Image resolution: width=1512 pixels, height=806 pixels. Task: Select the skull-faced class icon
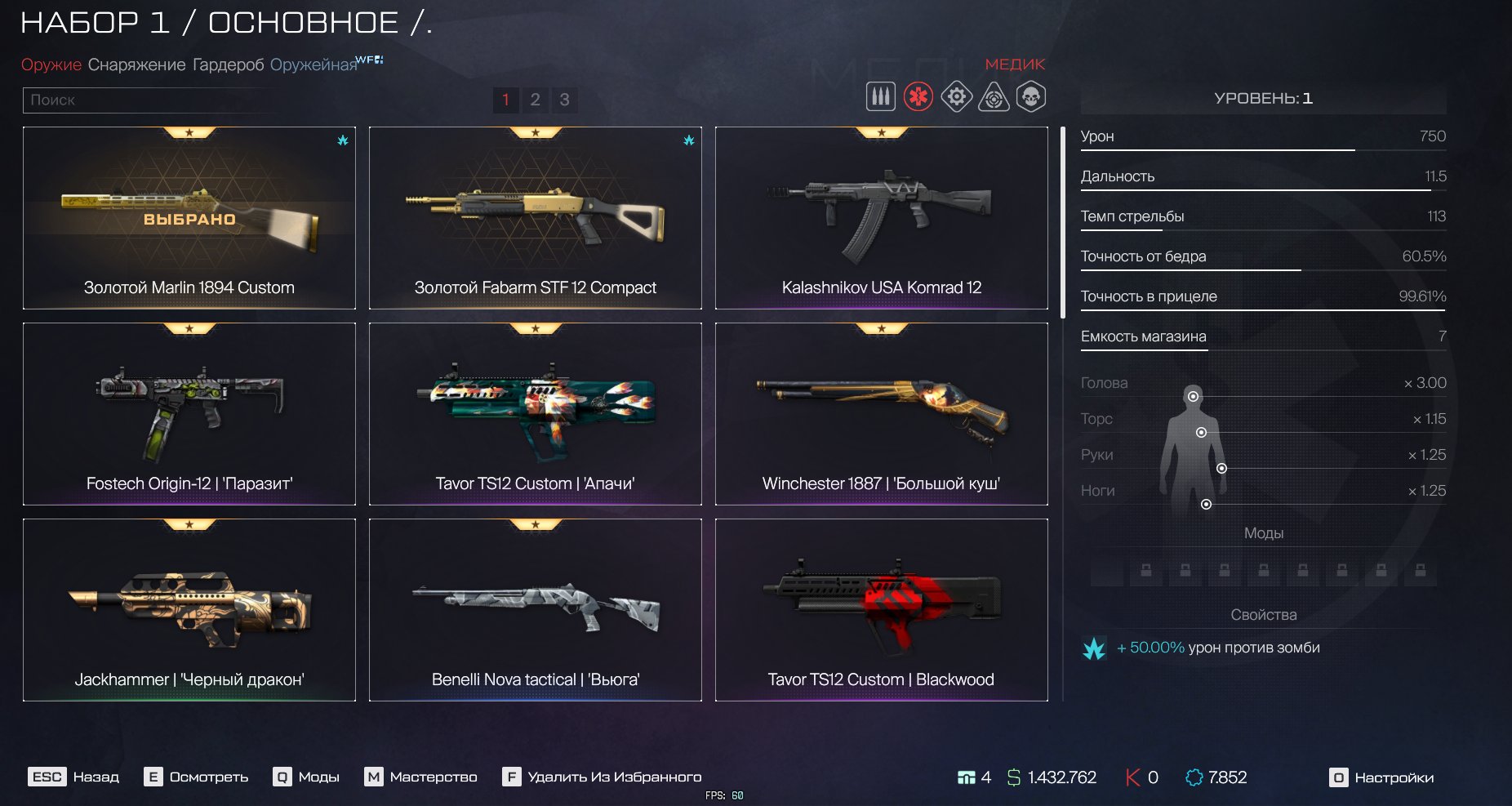pos(1031,96)
